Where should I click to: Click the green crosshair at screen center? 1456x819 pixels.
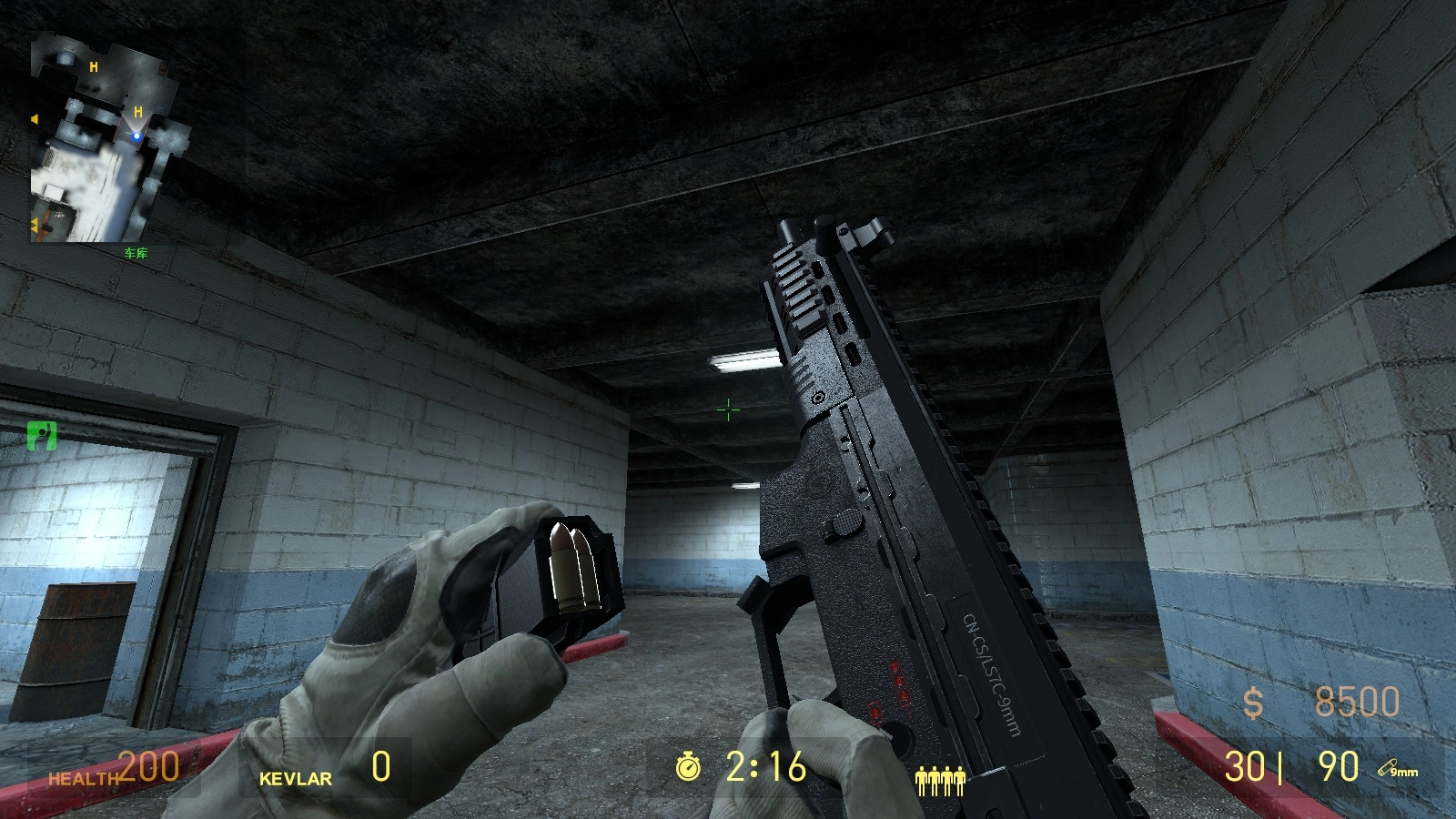tap(729, 410)
